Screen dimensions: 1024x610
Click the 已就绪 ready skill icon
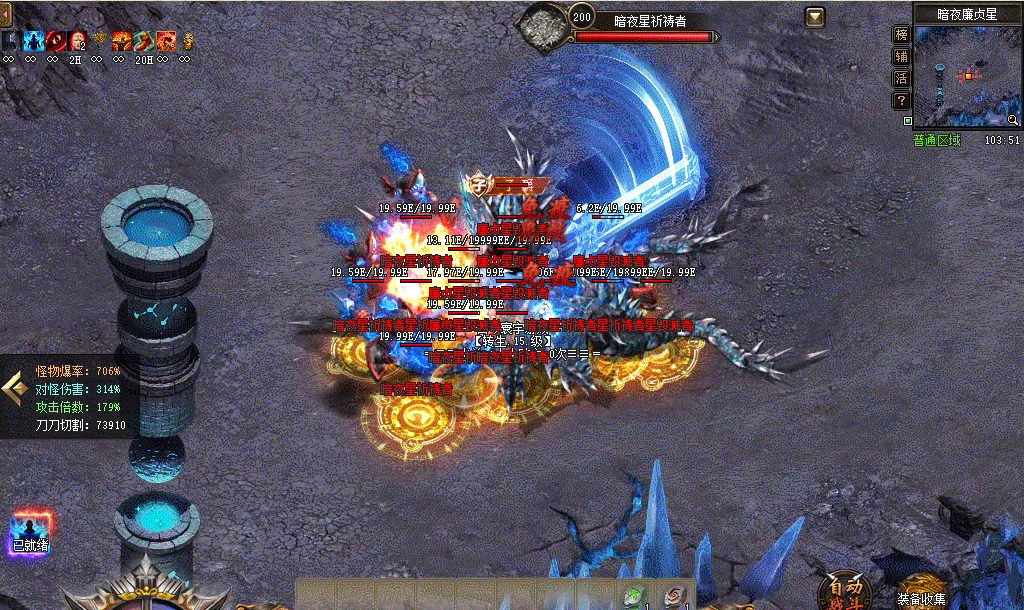[x=31, y=532]
